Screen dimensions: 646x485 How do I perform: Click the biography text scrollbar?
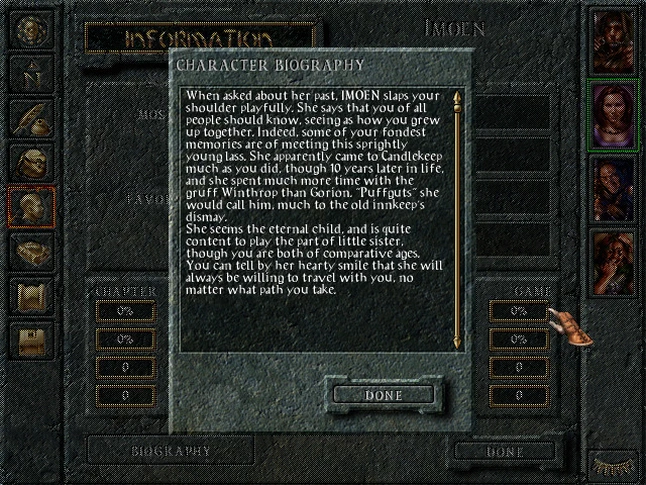[456, 218]
